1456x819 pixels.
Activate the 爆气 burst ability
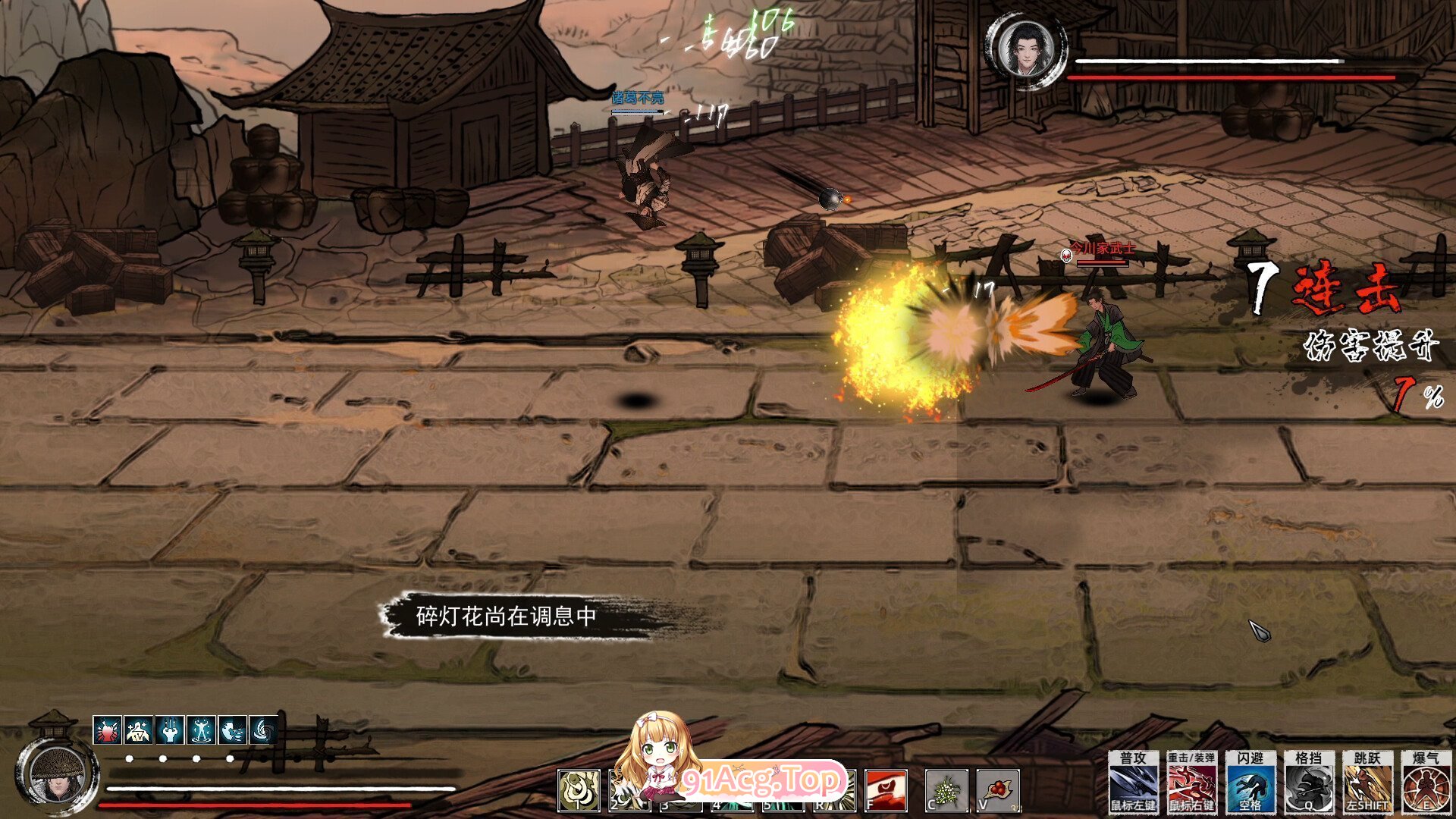click(1426, 782)
